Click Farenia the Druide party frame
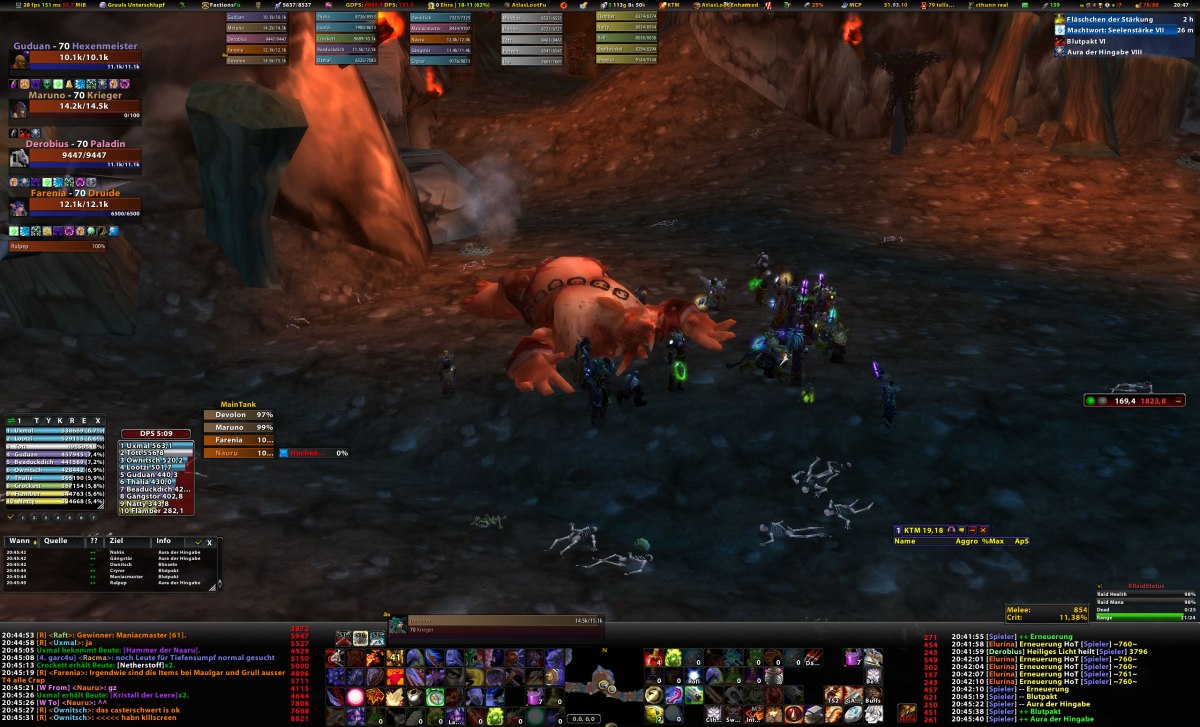The width and height of the screenshot is (1200, 727). (75, 204)
